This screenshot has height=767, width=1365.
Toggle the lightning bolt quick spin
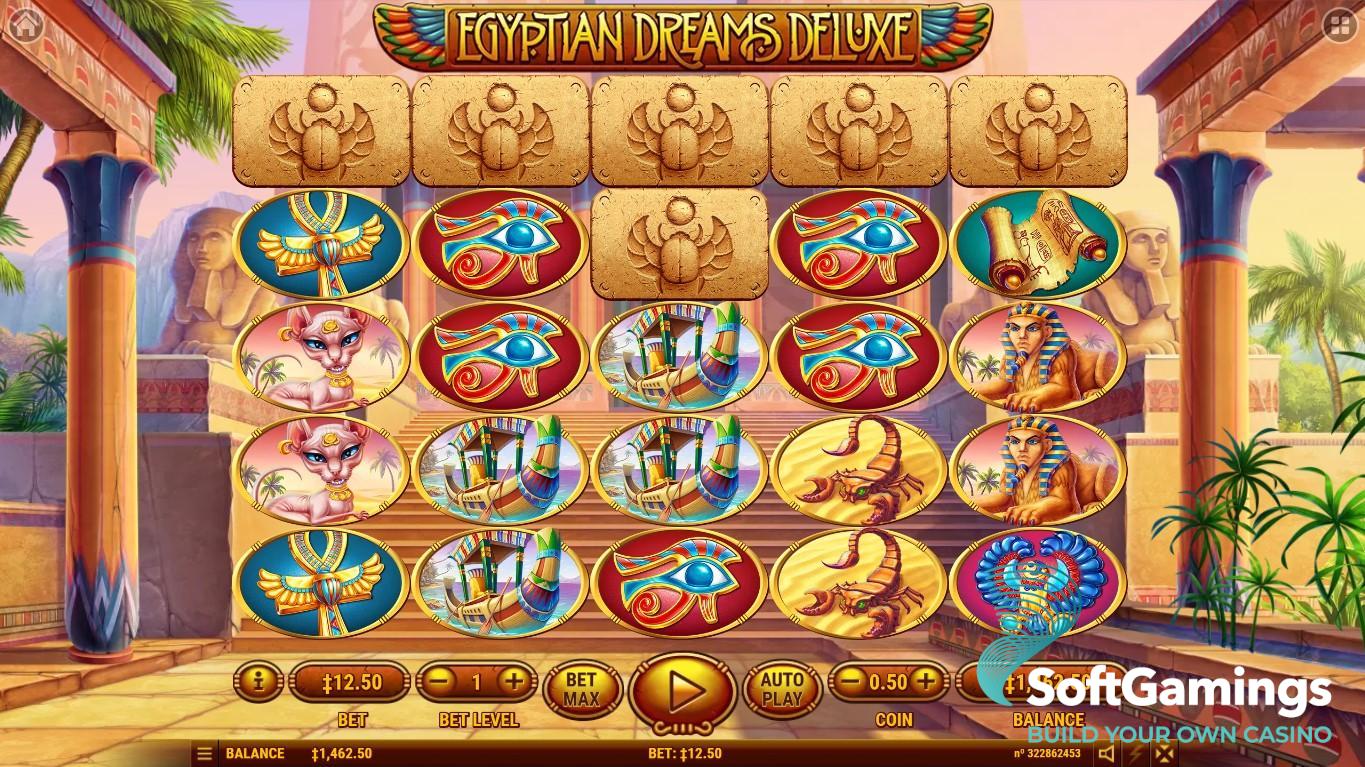1135,754
